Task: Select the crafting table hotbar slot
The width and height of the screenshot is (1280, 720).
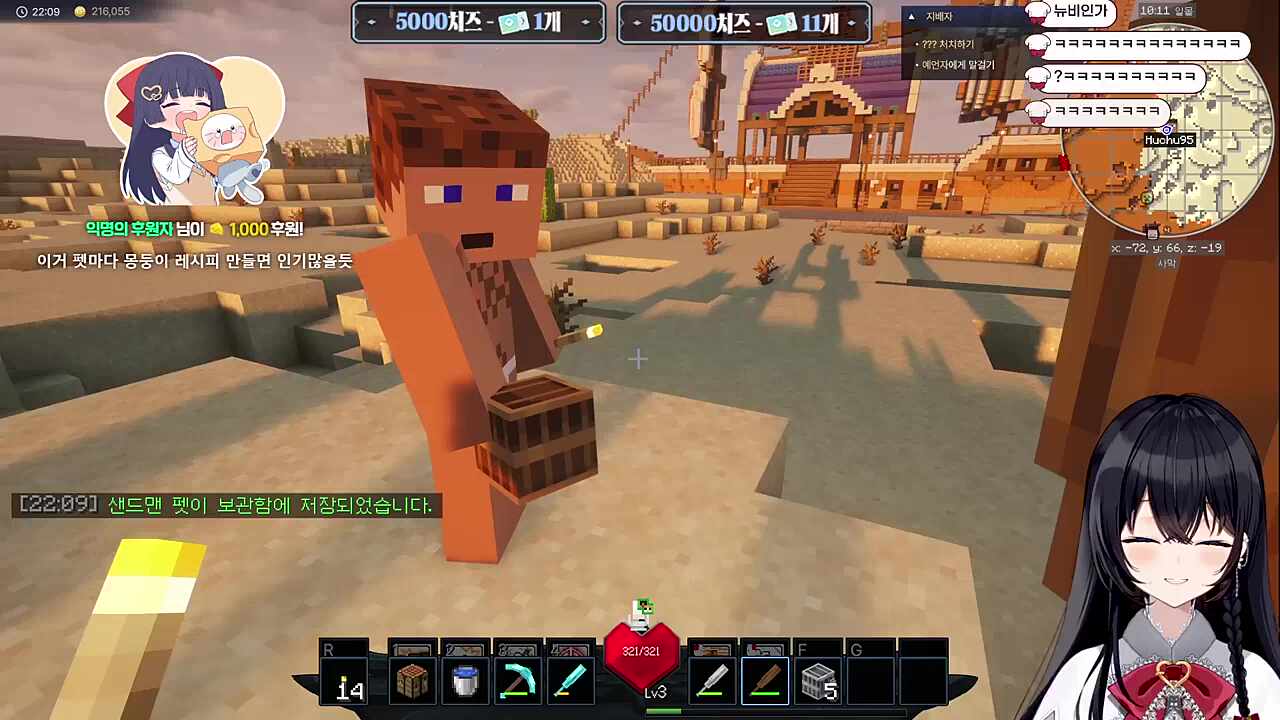Action: 413,682
